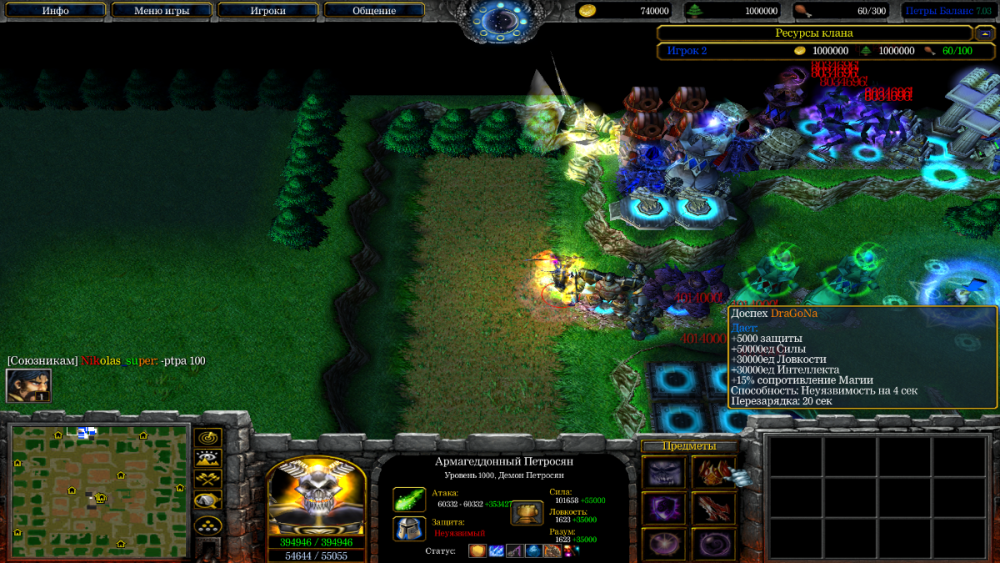Click the formation toggle button
The image size is (1000, 563).
[208, 524]
